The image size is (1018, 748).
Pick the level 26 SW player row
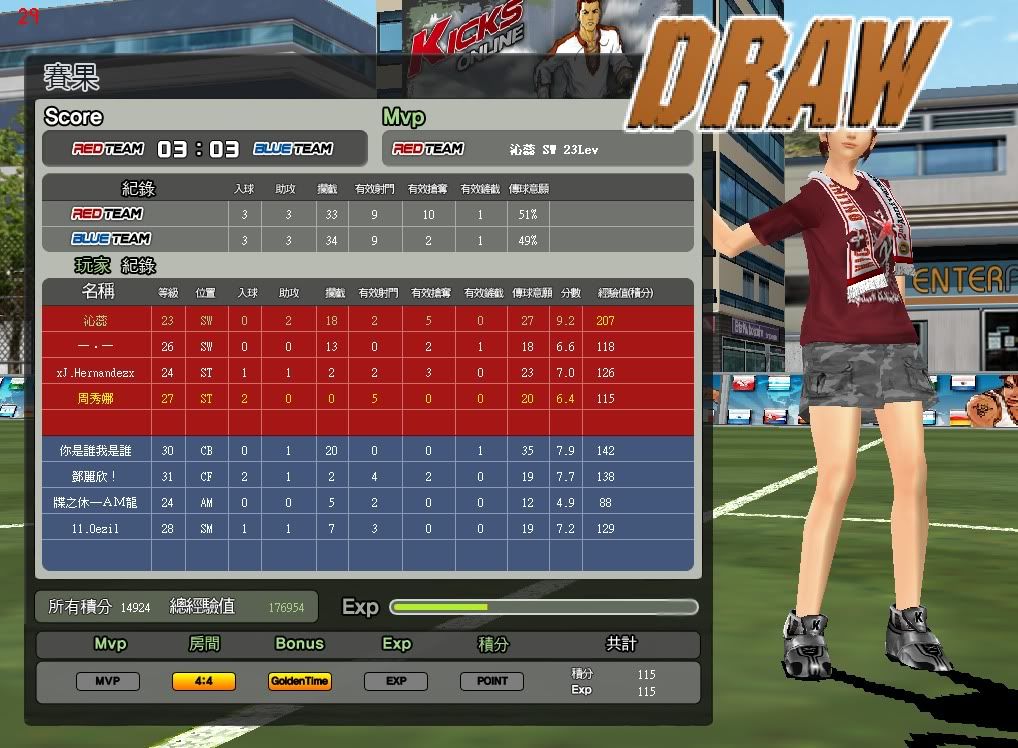(x=368, y=347)
